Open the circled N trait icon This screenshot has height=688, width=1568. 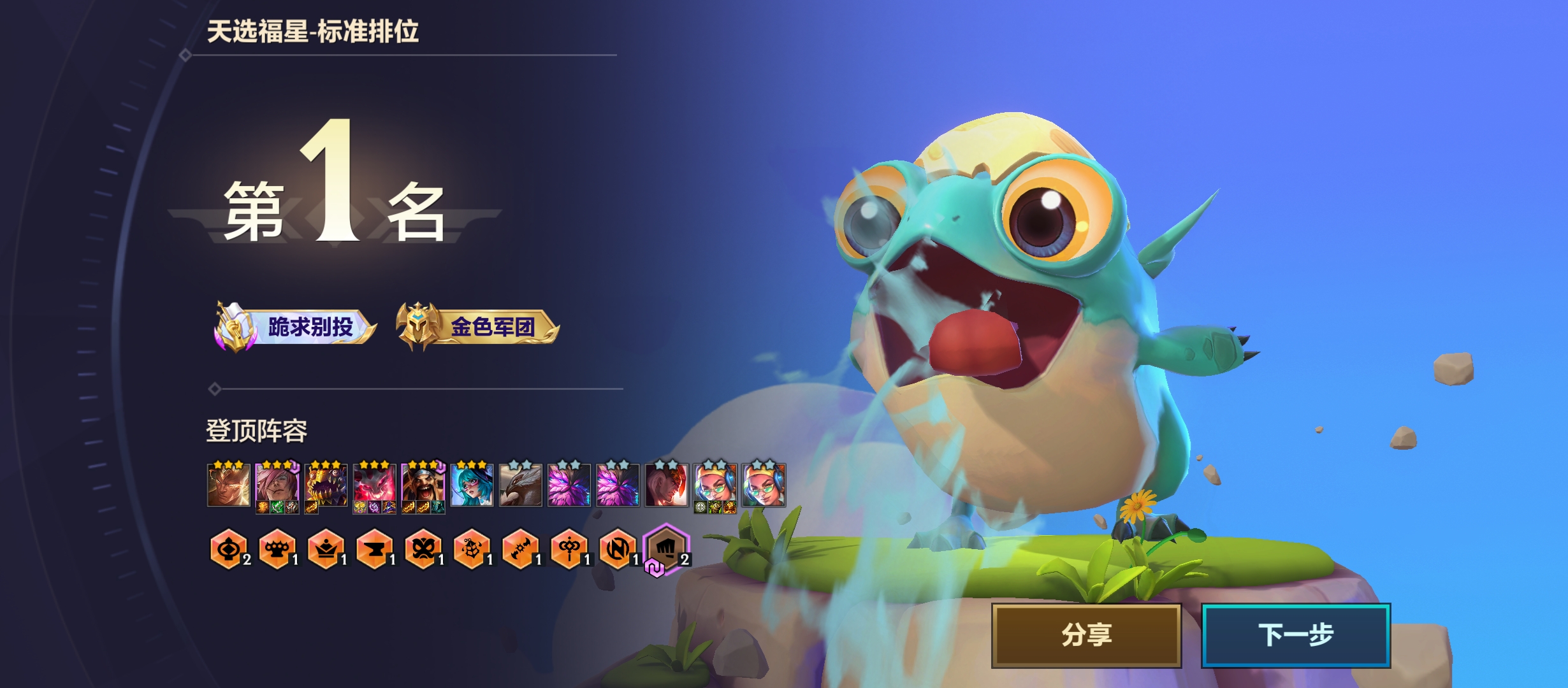pyautogui.click(x=617, y=548)
